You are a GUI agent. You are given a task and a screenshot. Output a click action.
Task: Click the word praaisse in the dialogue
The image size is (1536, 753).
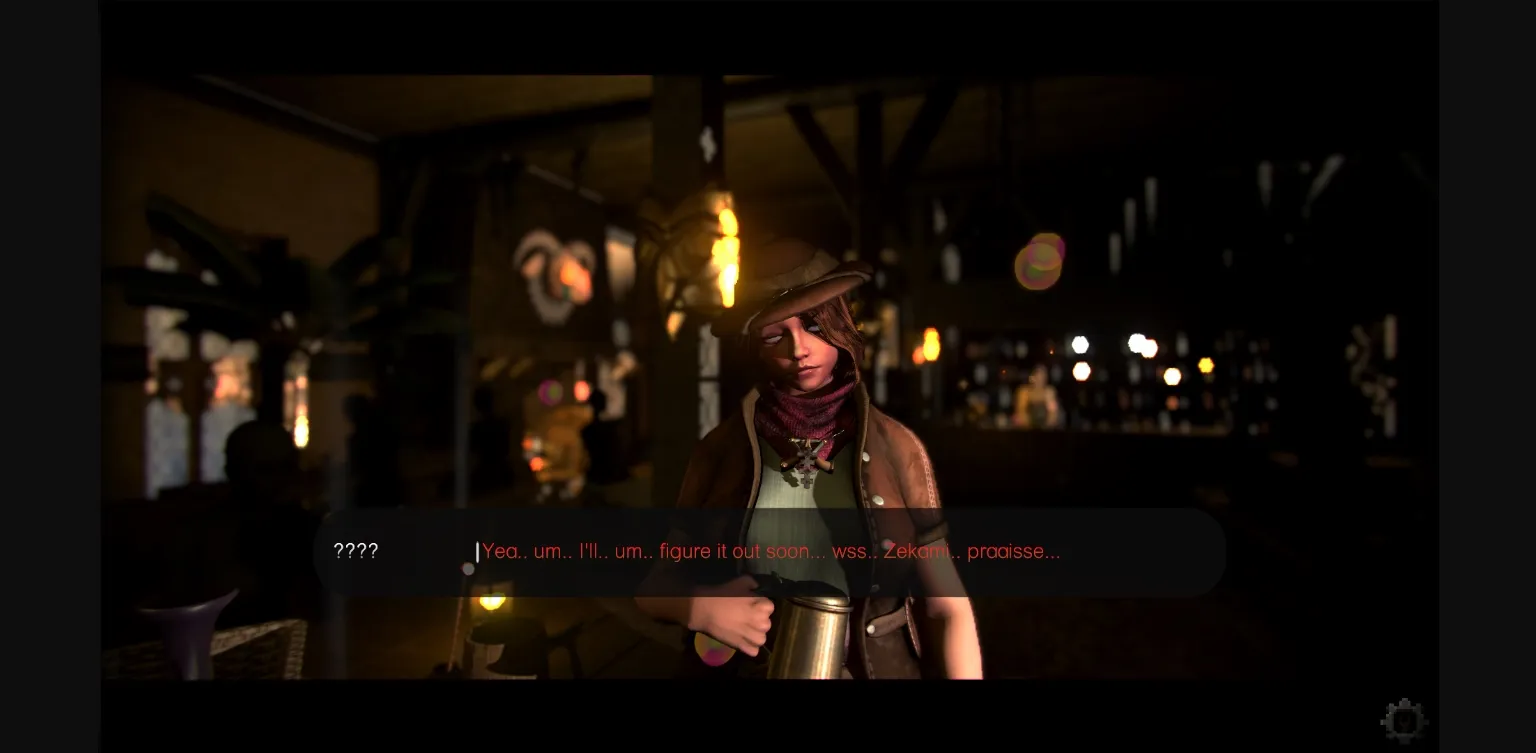click(x=1013, y=551)
